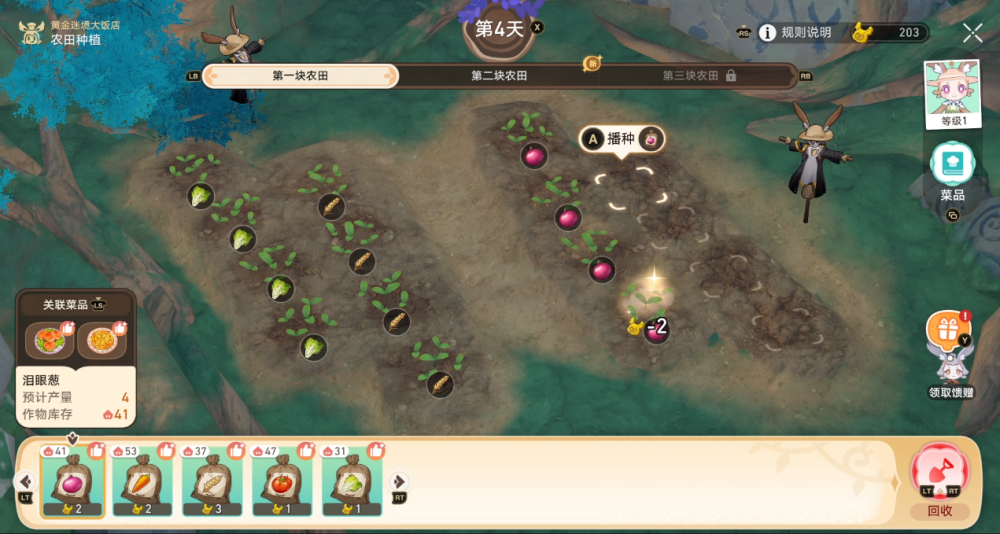The image size is (1000, 534).
Task: Open the 菜品 recipe book
Action: 953,170
